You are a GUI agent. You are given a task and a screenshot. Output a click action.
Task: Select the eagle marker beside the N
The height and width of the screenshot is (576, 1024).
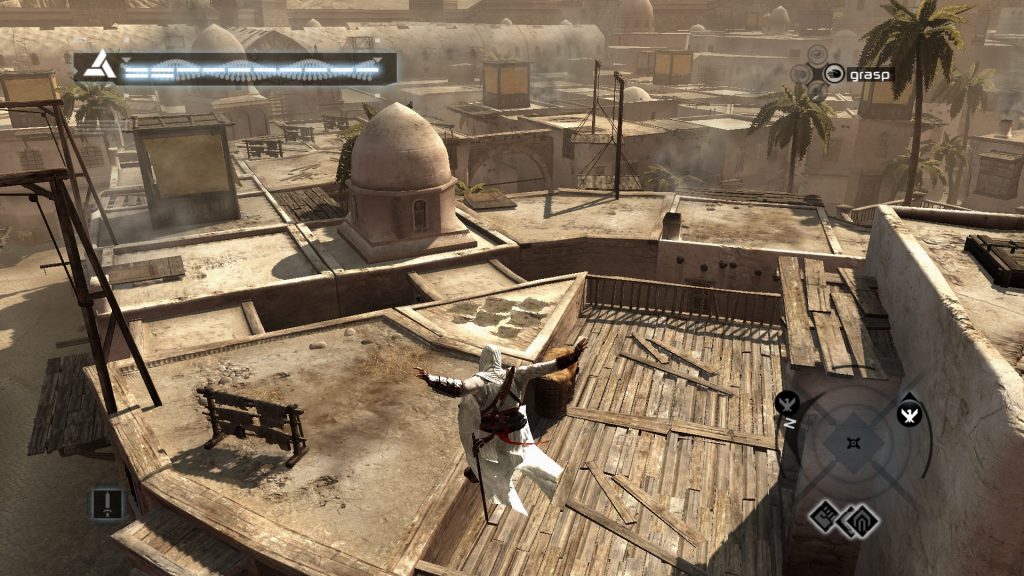(789, 403)
